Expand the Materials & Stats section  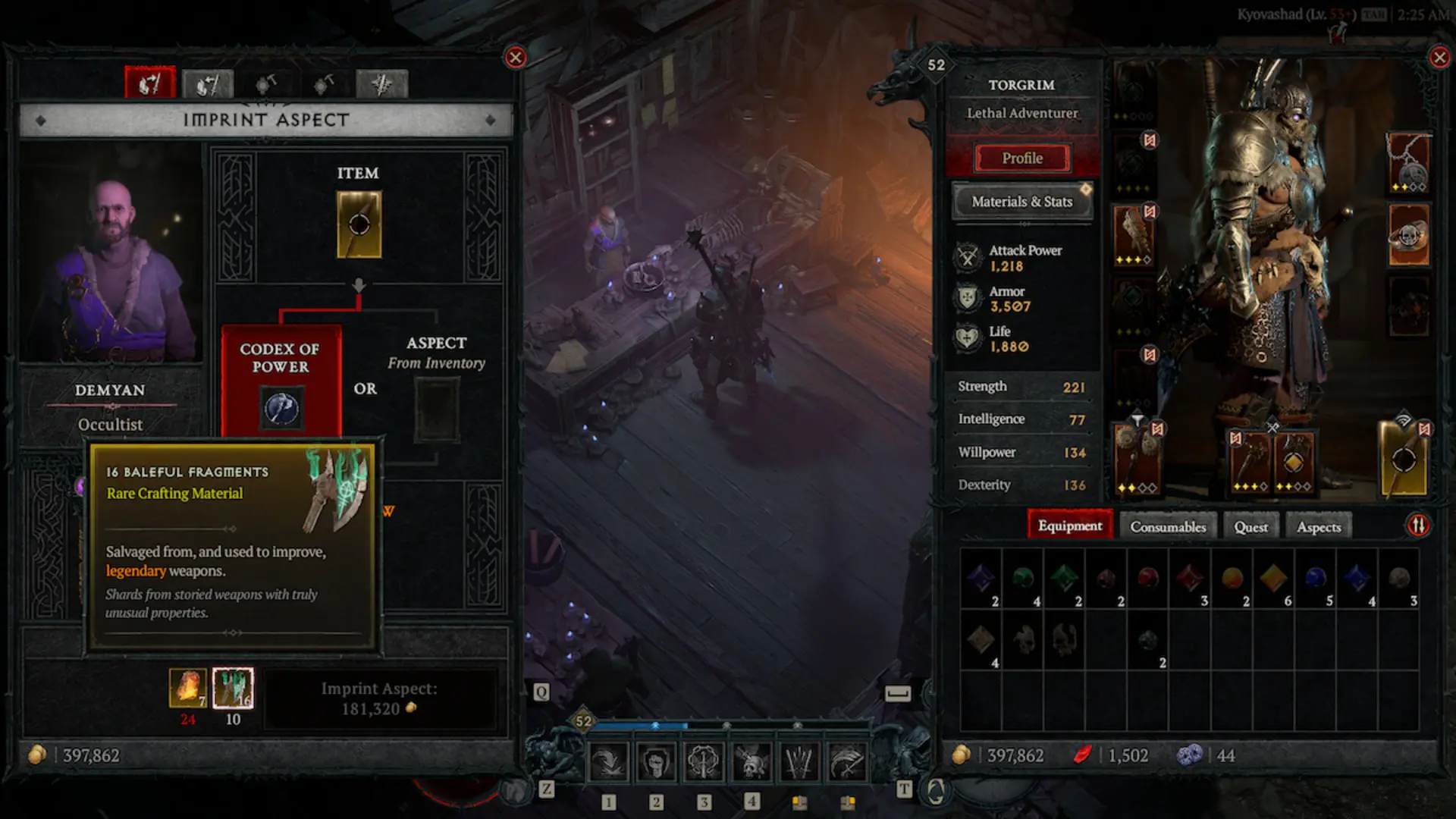pos(1022,202)
